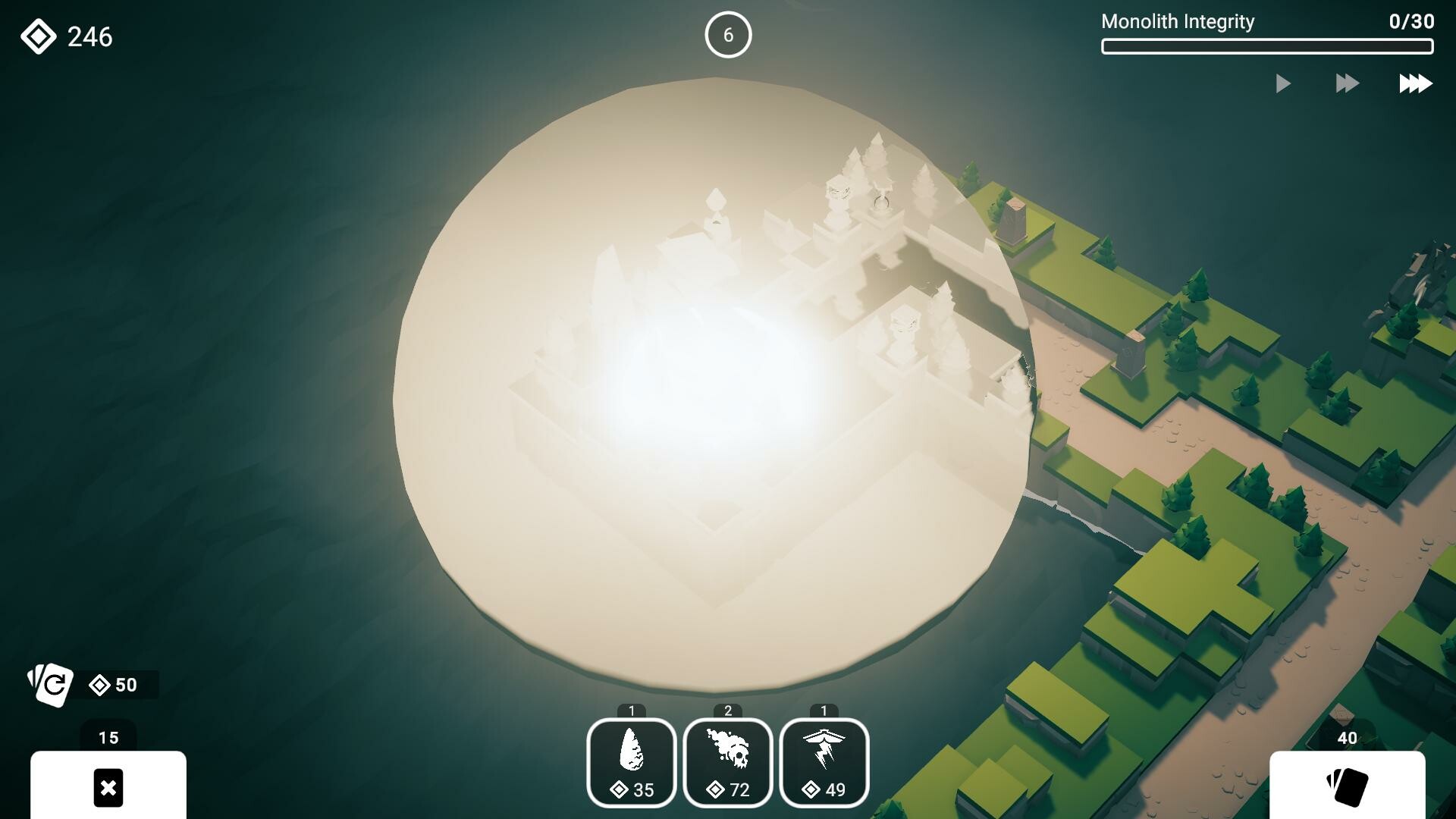
Task: Click the badge showing 1 above the flame card
Action: tap(632, 711)
